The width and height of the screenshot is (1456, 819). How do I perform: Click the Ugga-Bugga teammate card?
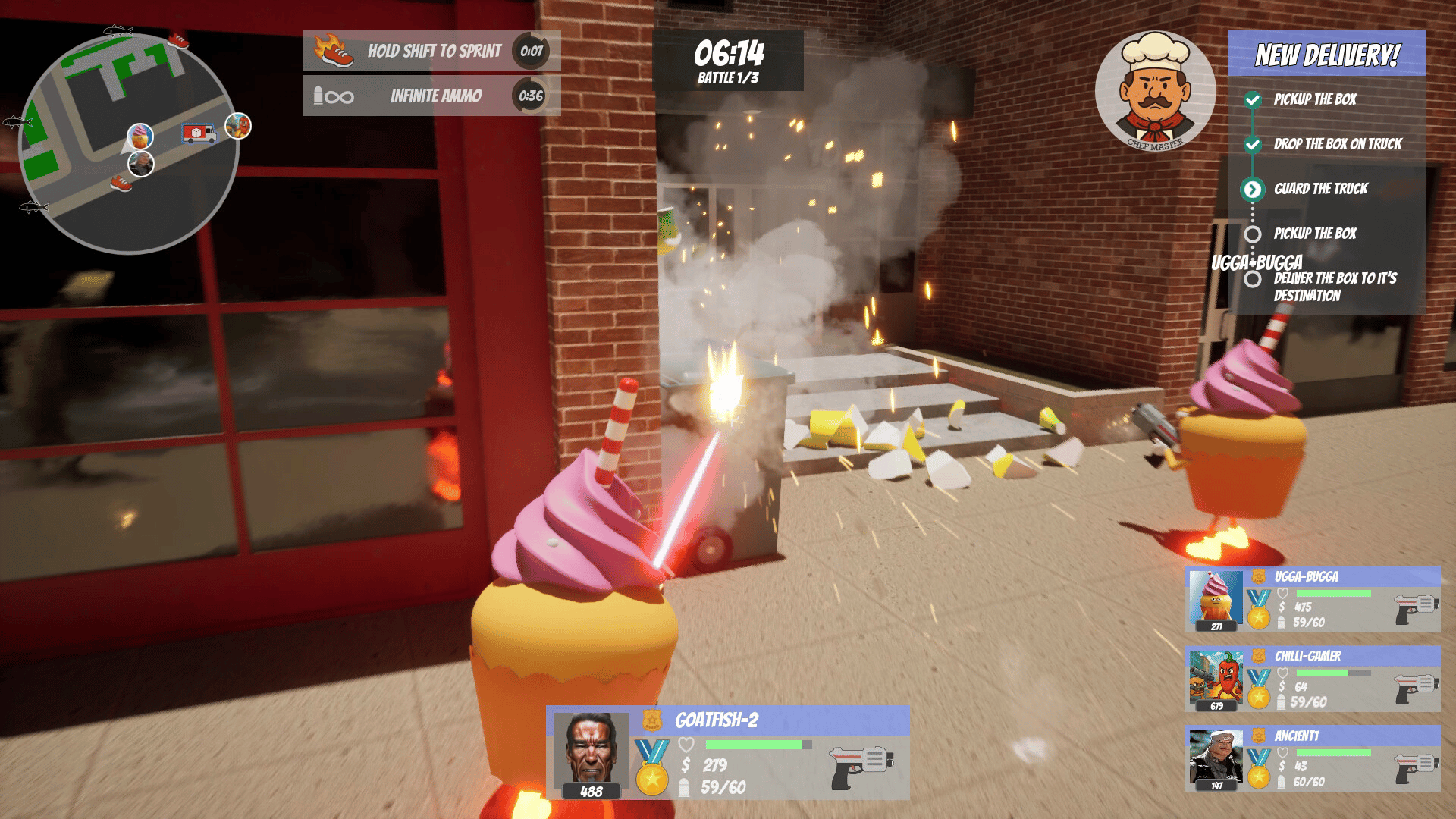[1312, 600]
